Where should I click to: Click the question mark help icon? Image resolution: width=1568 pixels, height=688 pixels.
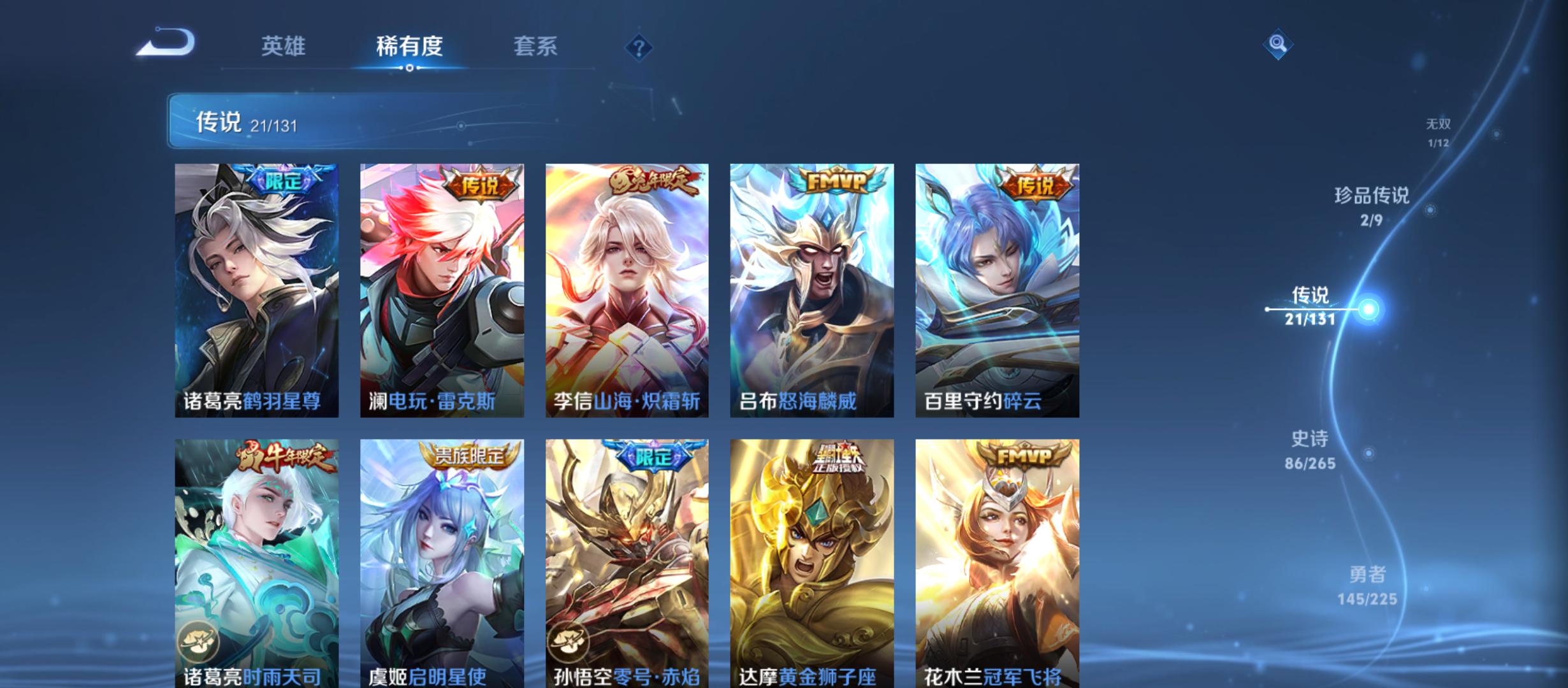(x=639, y=47)
